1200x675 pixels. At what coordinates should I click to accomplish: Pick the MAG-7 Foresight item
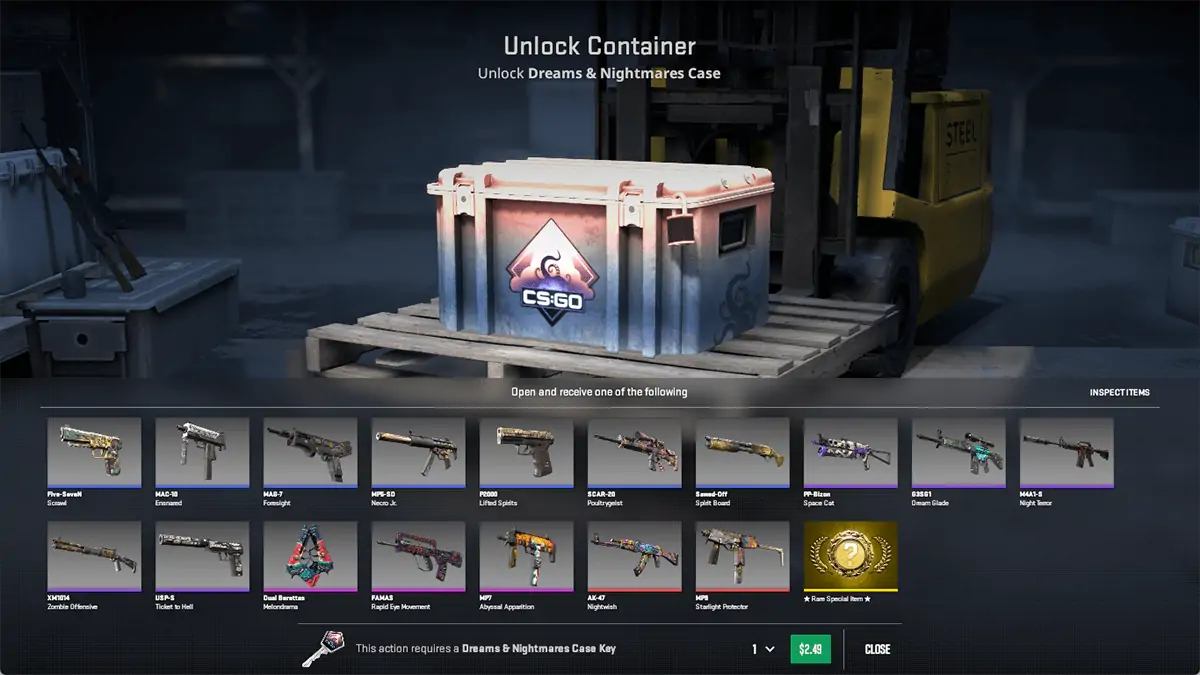(x=310, y=452)
